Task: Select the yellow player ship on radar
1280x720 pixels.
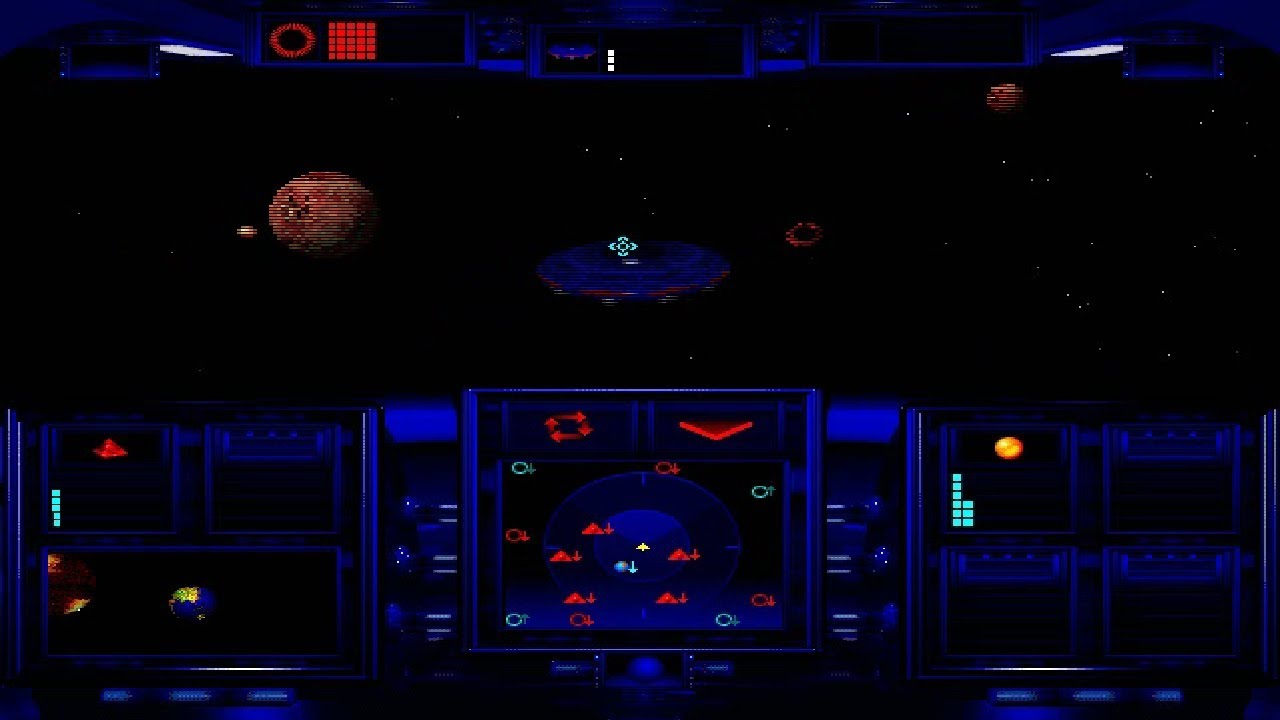Action: (643, 547)
